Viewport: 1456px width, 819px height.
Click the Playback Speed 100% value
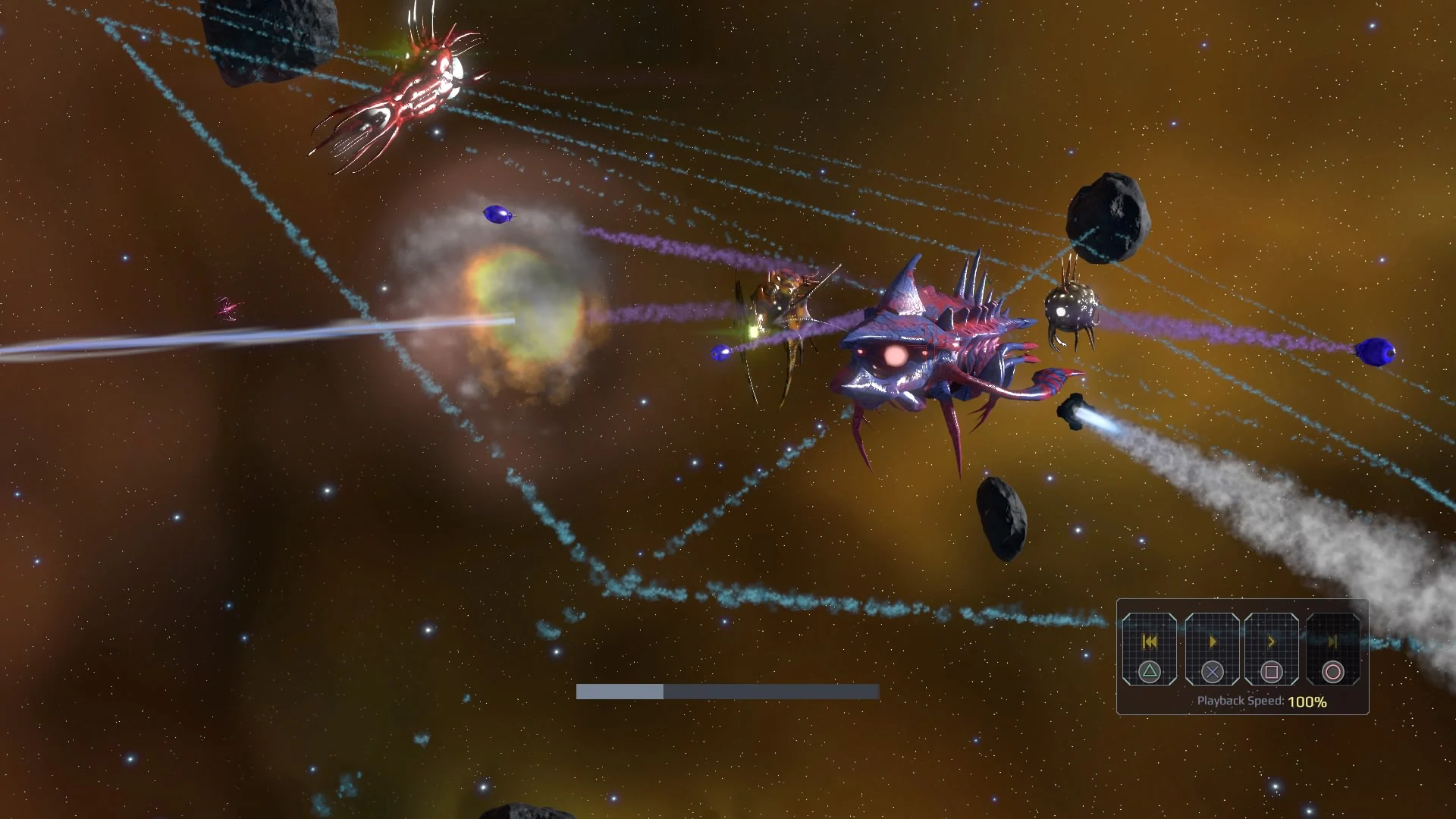(1307, 703)
